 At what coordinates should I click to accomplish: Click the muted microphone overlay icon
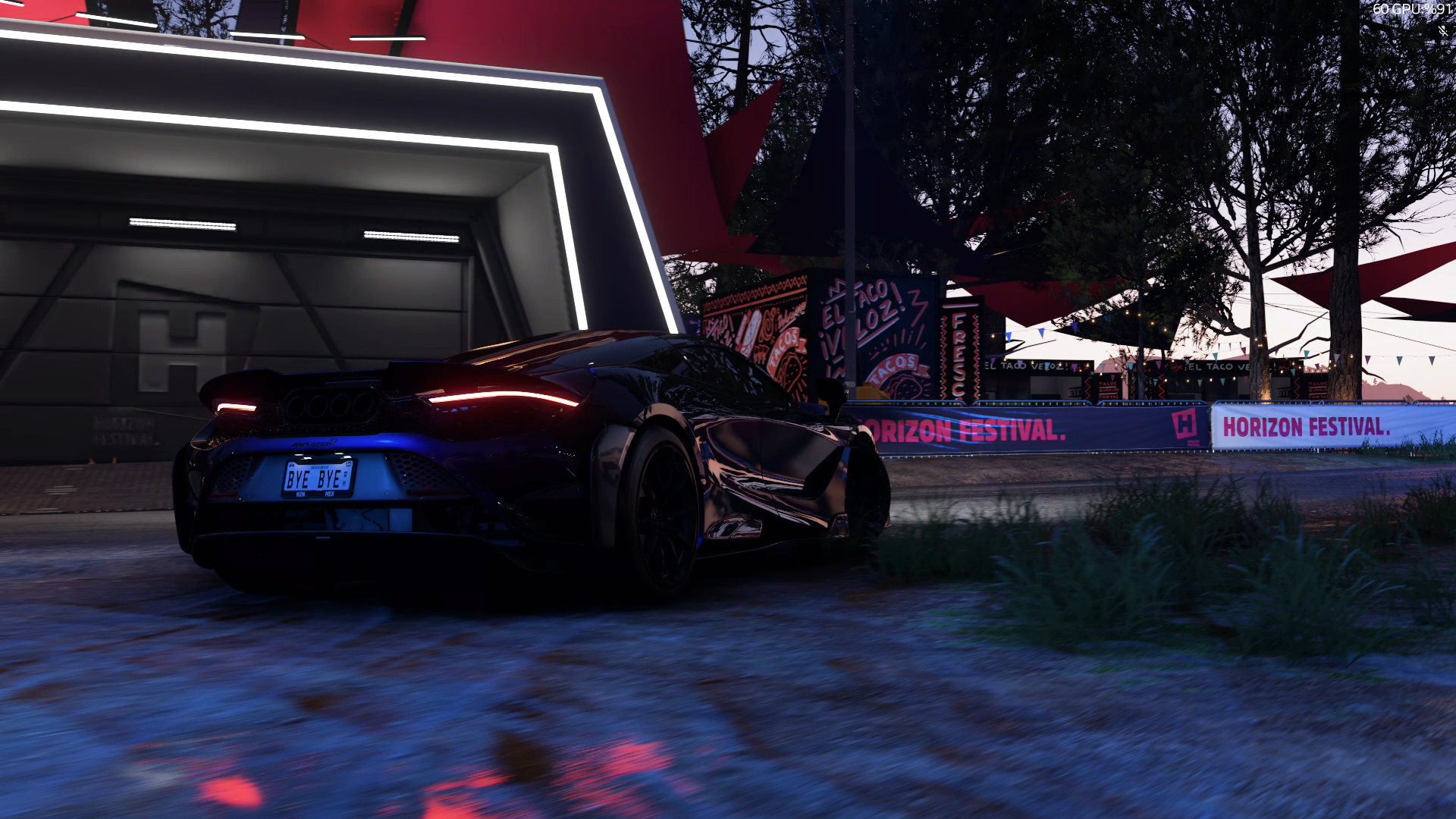[x=1443, y=31]
